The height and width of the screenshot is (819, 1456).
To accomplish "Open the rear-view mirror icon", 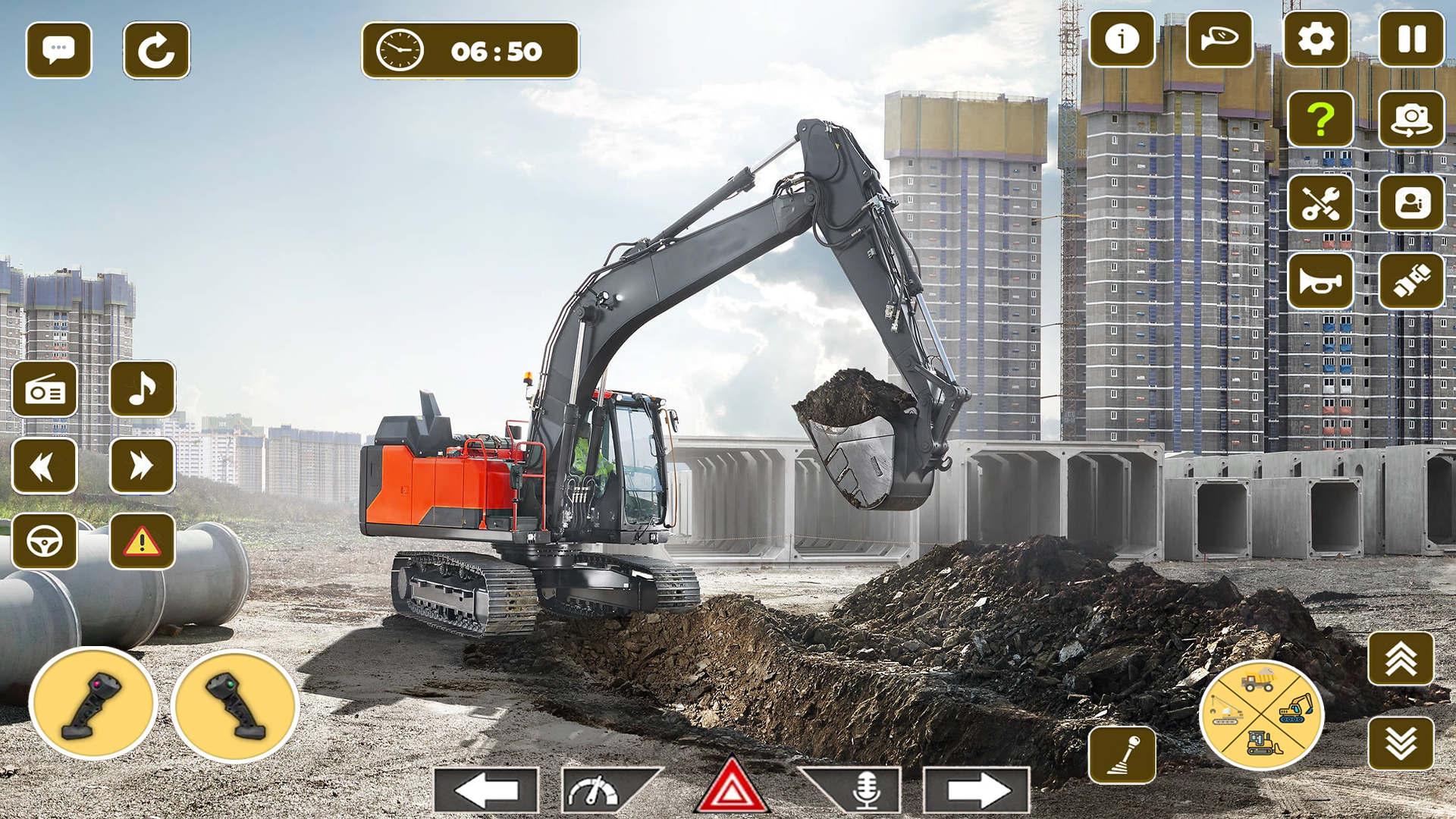I will click(x=1219, y=42).
